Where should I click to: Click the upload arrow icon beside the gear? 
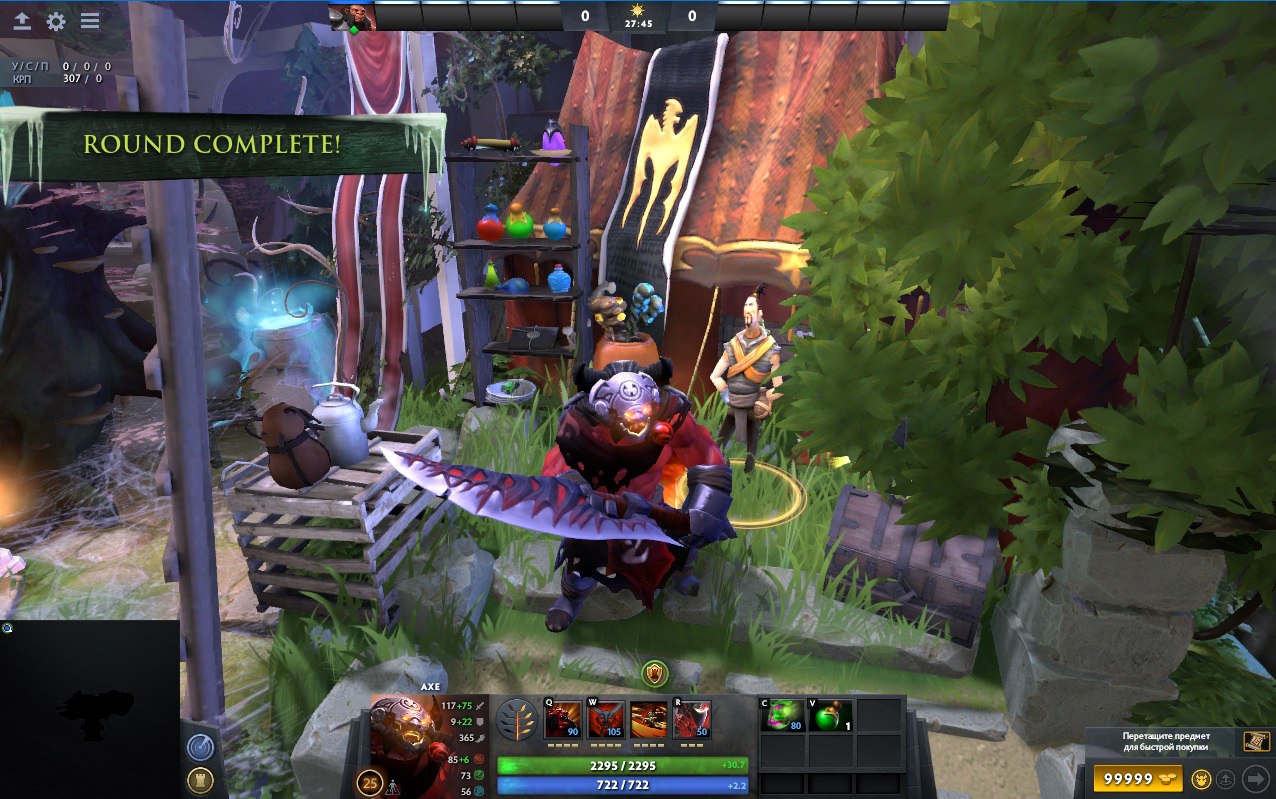[22, 21]
